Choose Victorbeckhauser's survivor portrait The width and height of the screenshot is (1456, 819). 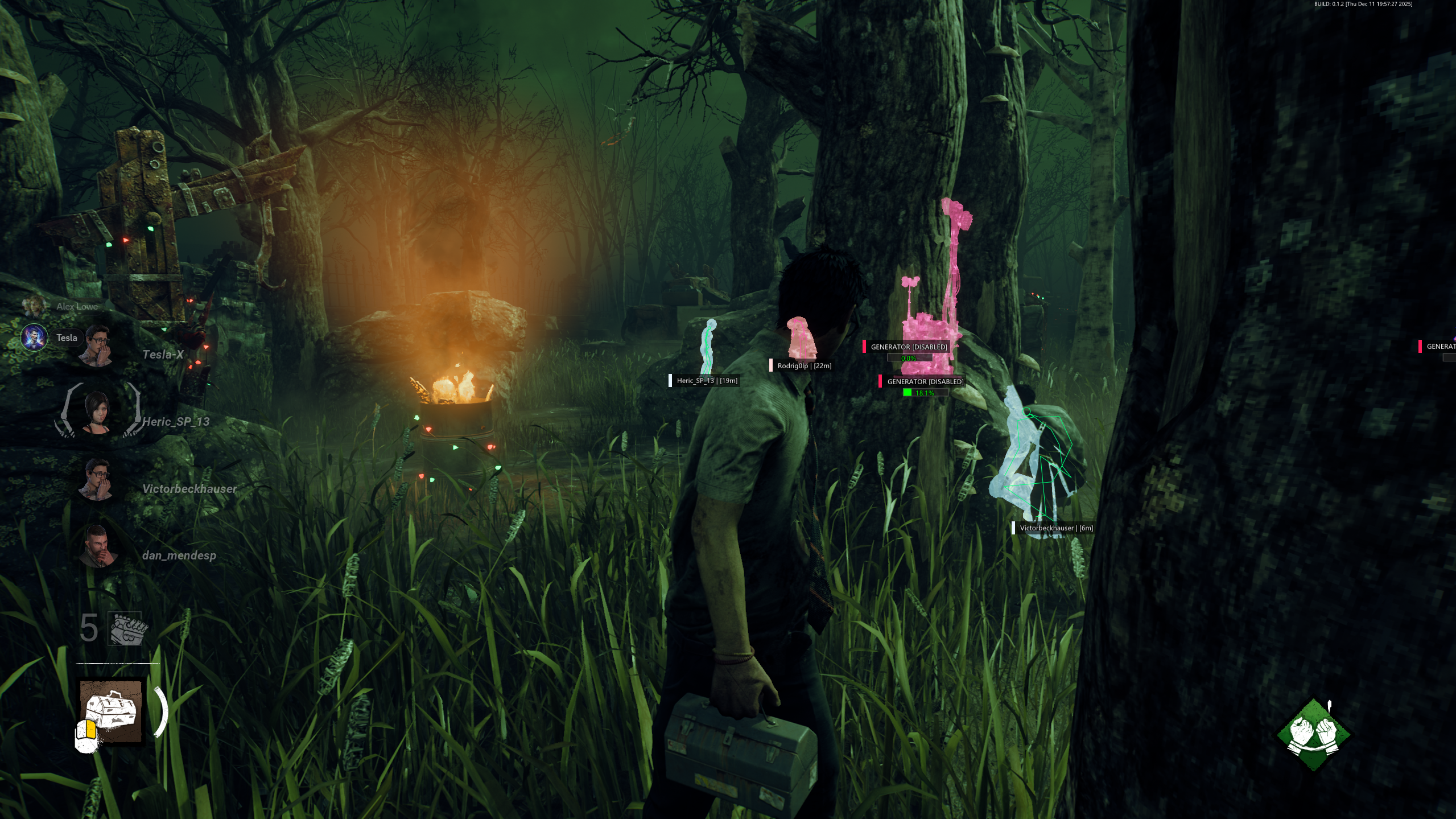tap(98, 479)
